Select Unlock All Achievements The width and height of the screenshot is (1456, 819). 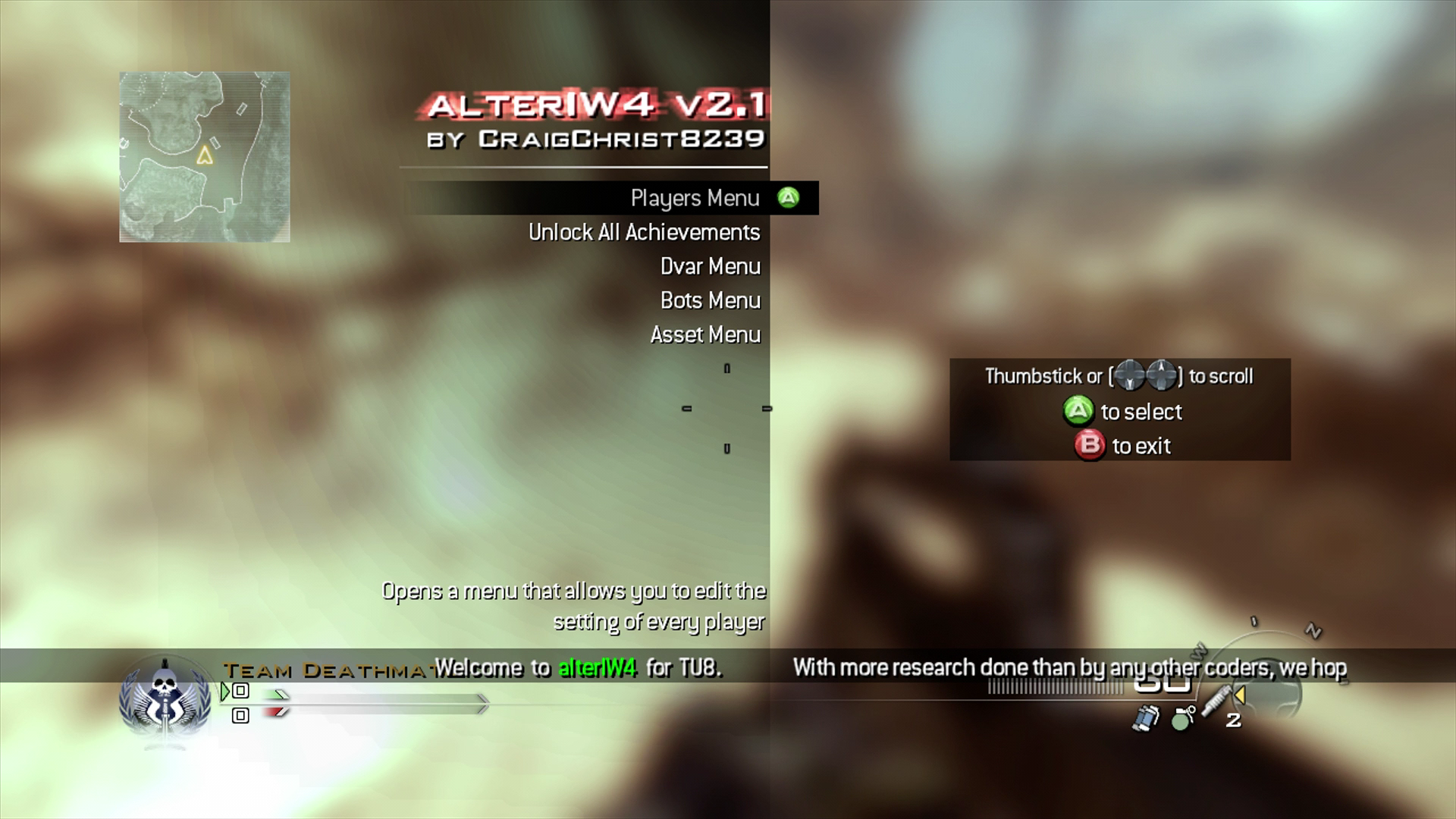coord(645,232)
